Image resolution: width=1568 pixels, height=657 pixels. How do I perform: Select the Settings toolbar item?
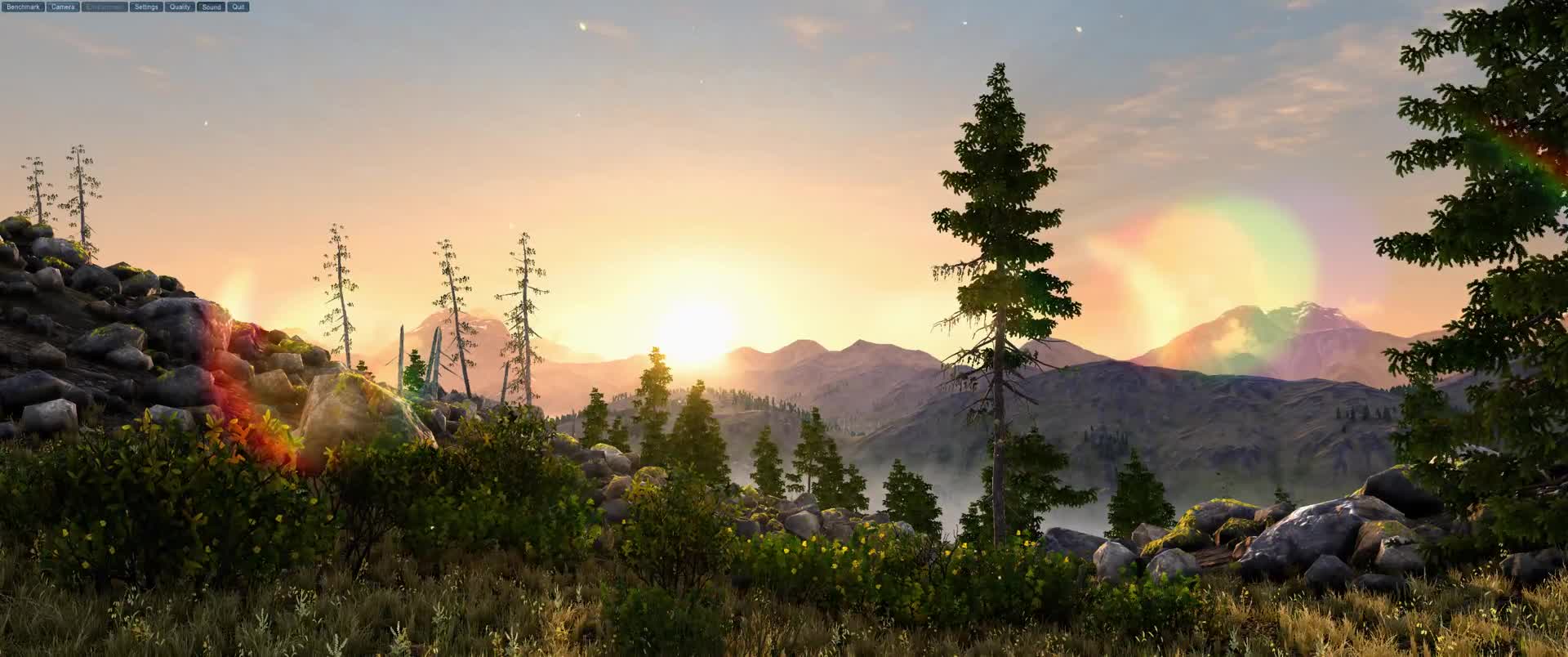pos(145,6)
